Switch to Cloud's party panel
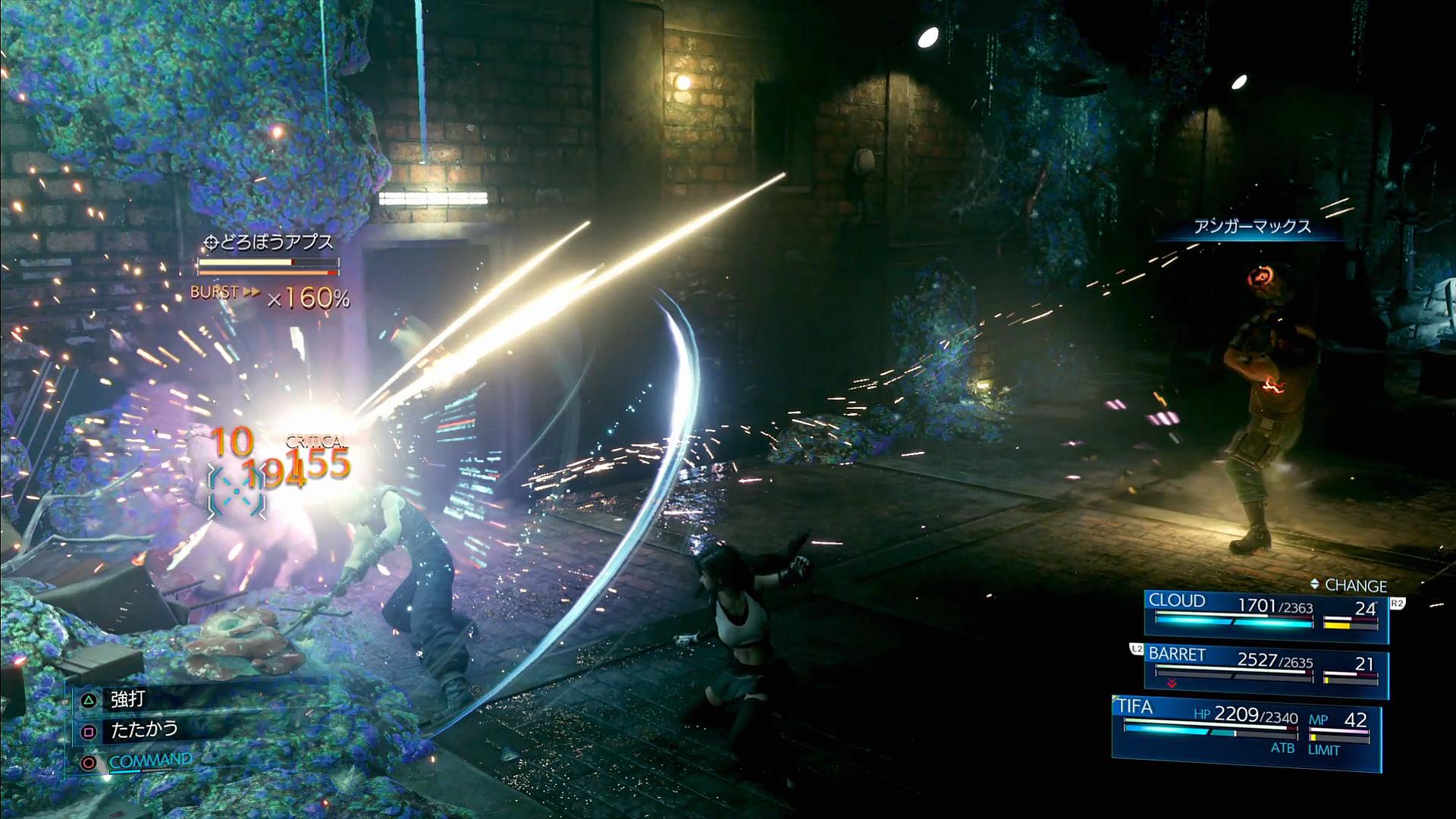Viewport: 1456px width, 819px height. coord(1265,614)
